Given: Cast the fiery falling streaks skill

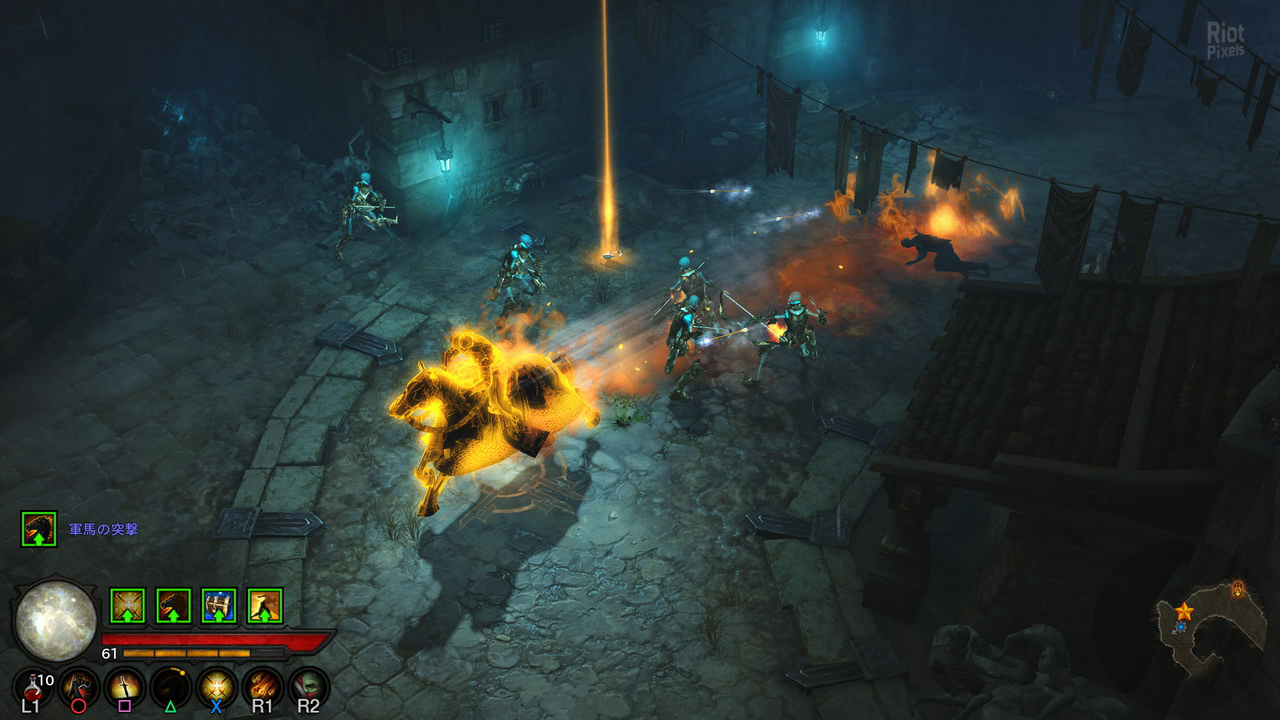Looking at the screenshot, I should [263, 686].
